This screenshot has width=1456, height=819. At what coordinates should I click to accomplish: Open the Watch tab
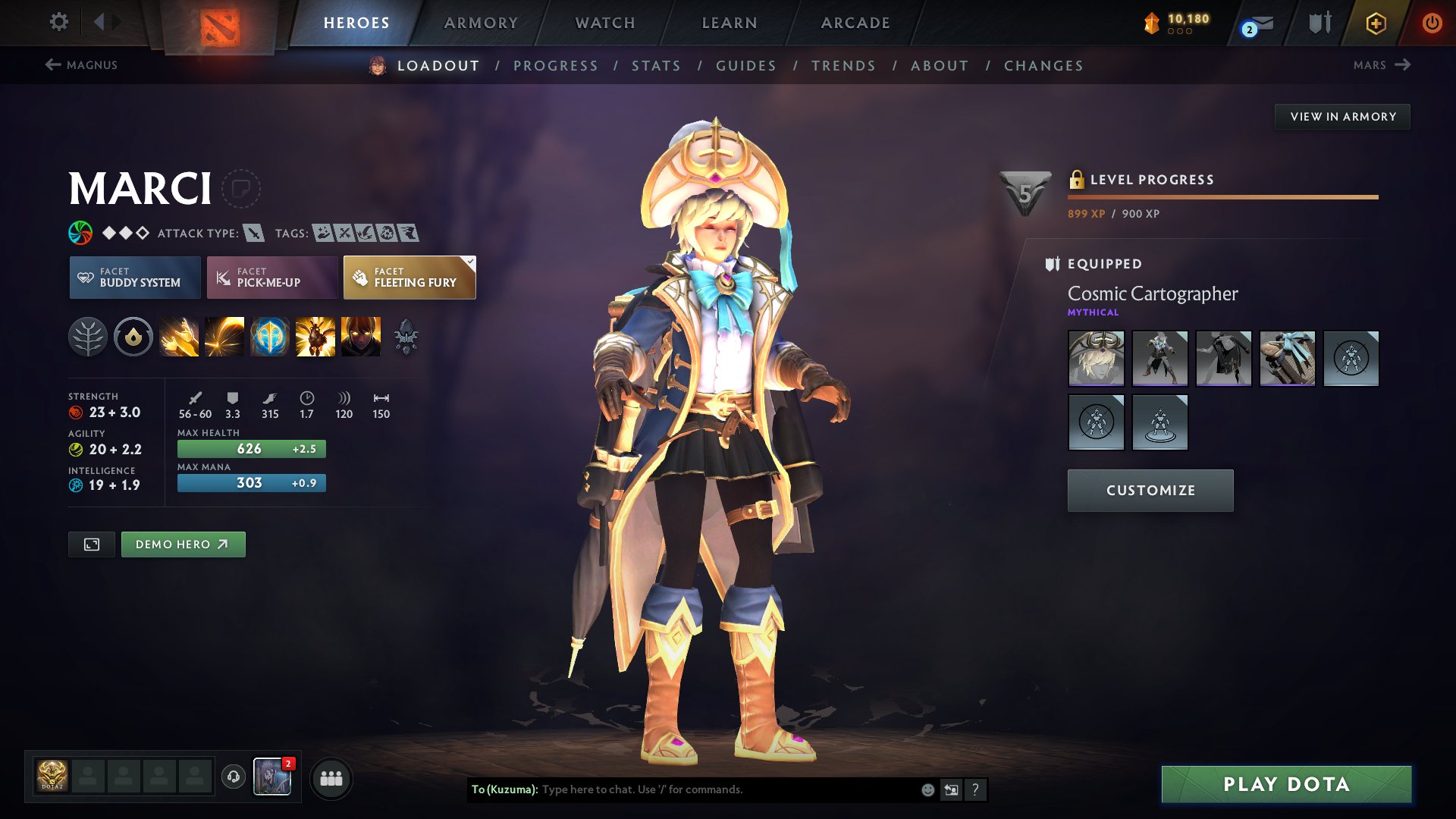pyautogui.click(x=605, y=23)
